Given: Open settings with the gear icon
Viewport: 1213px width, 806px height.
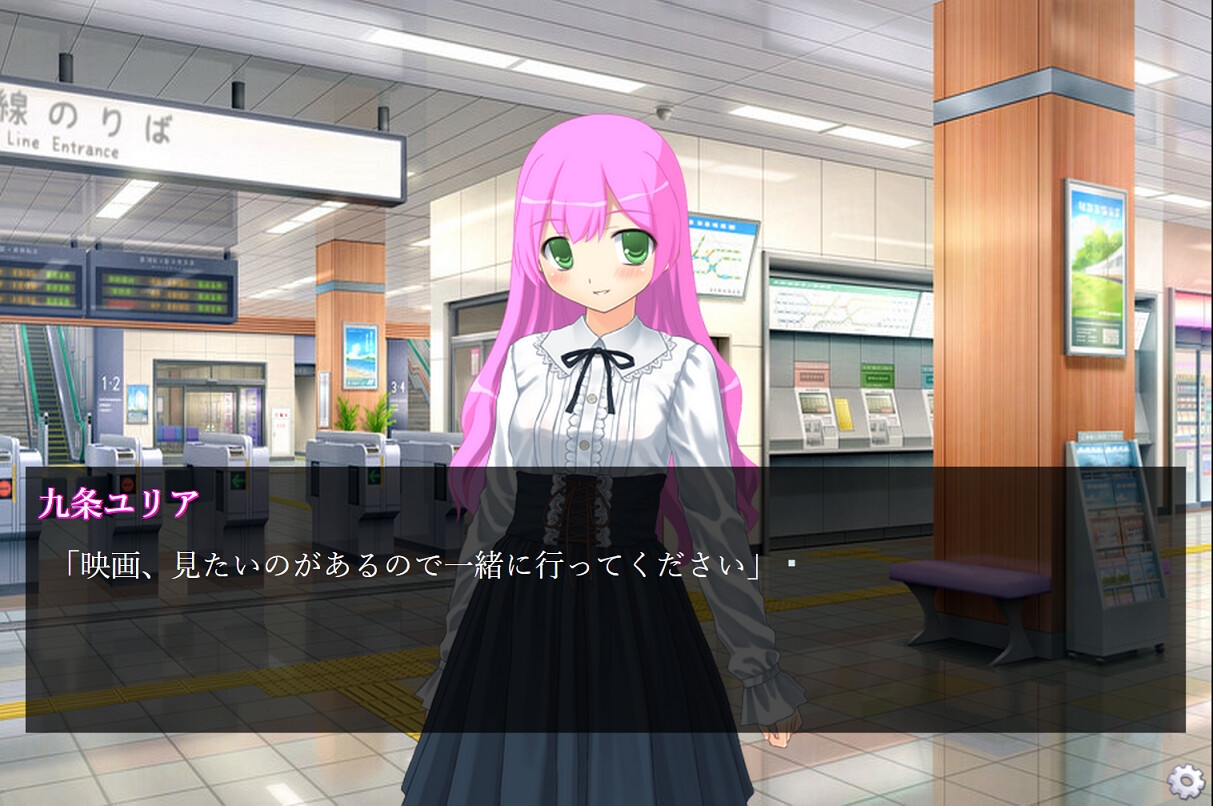Looking at the screenshot, I should point(1185,779).
